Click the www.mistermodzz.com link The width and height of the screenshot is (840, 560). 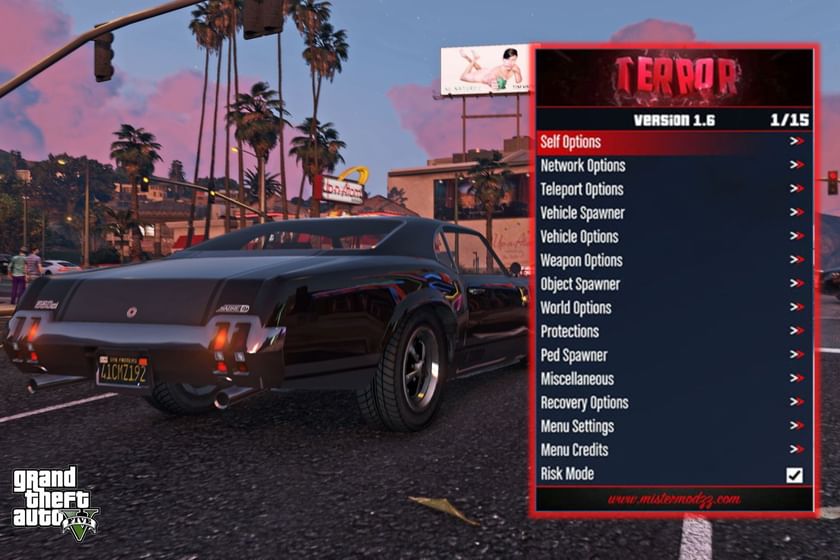[x=675, y=498]
